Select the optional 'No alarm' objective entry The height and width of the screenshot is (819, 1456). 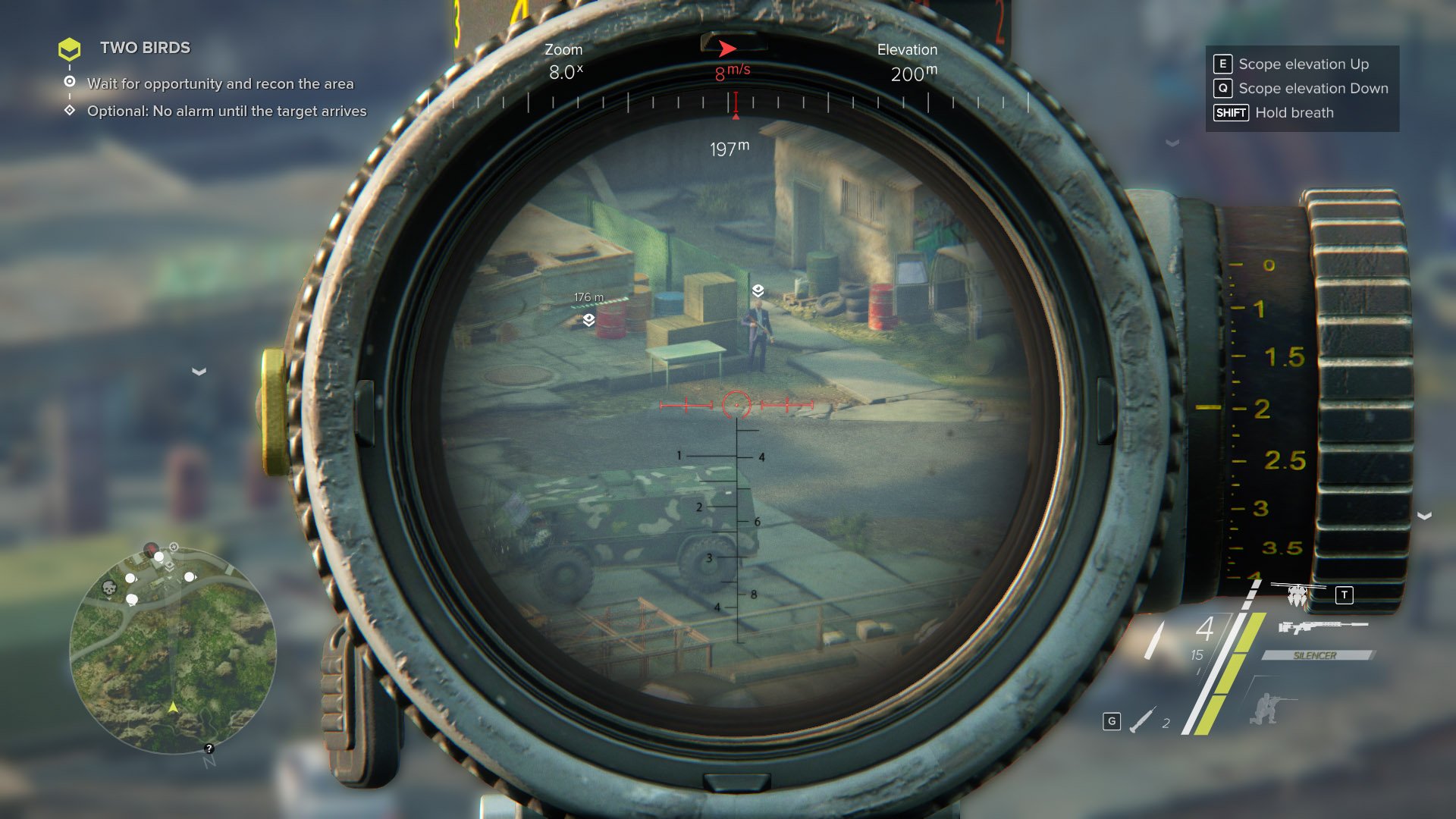click(226, 111)
